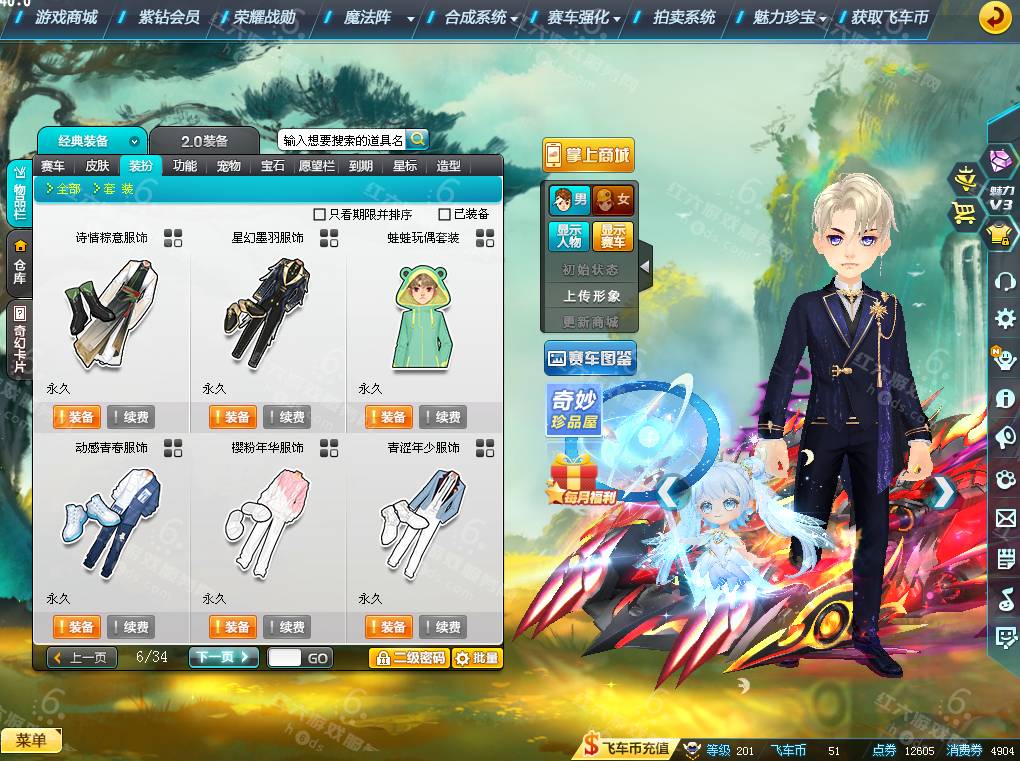The height and width of the screenshot is (761, 1020).
Task: Renew the 蛙蛙玩偶套装 outfit
Action: click(x=443, y=417)
